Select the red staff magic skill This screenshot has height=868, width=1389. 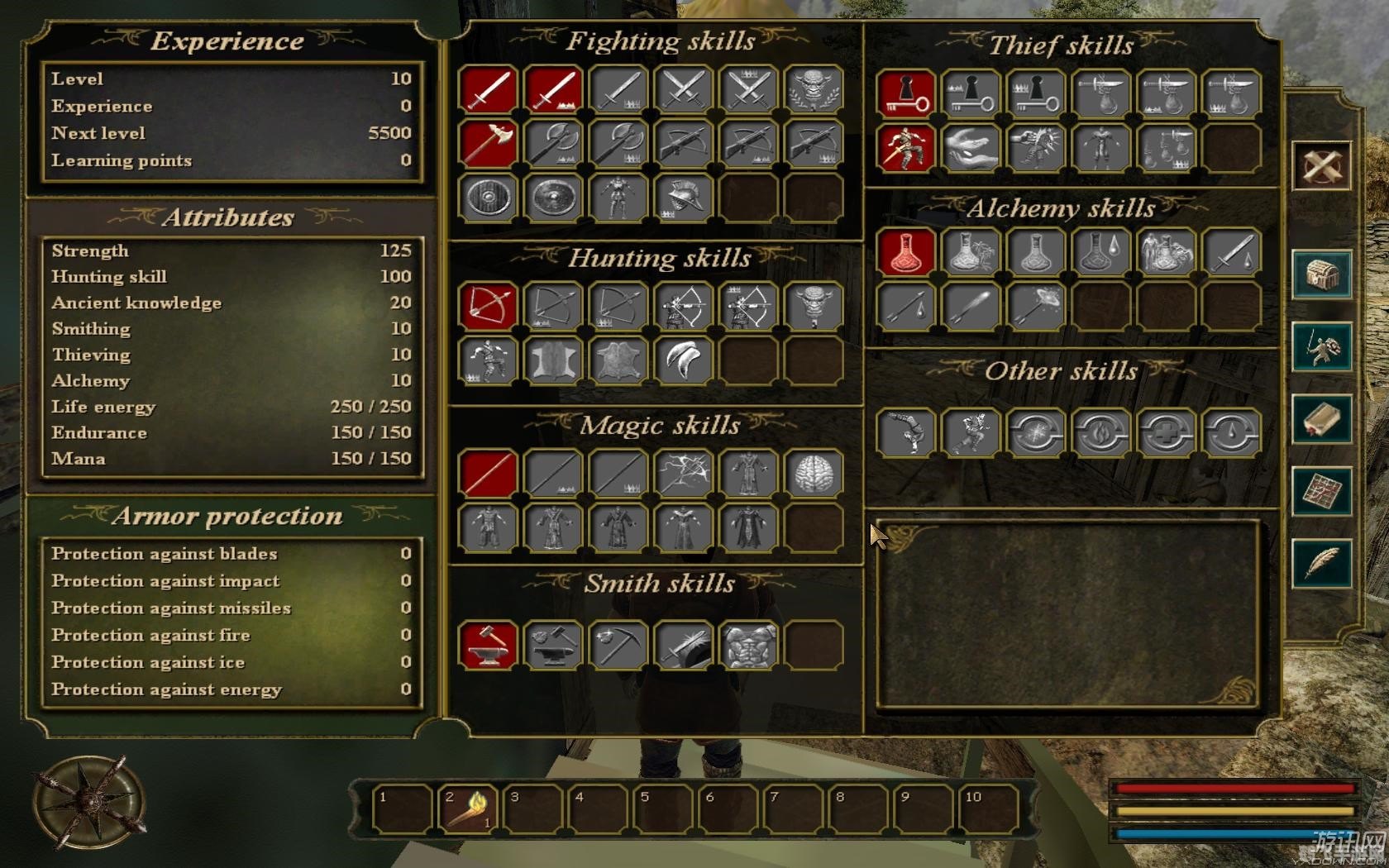[x=488, y=474]
